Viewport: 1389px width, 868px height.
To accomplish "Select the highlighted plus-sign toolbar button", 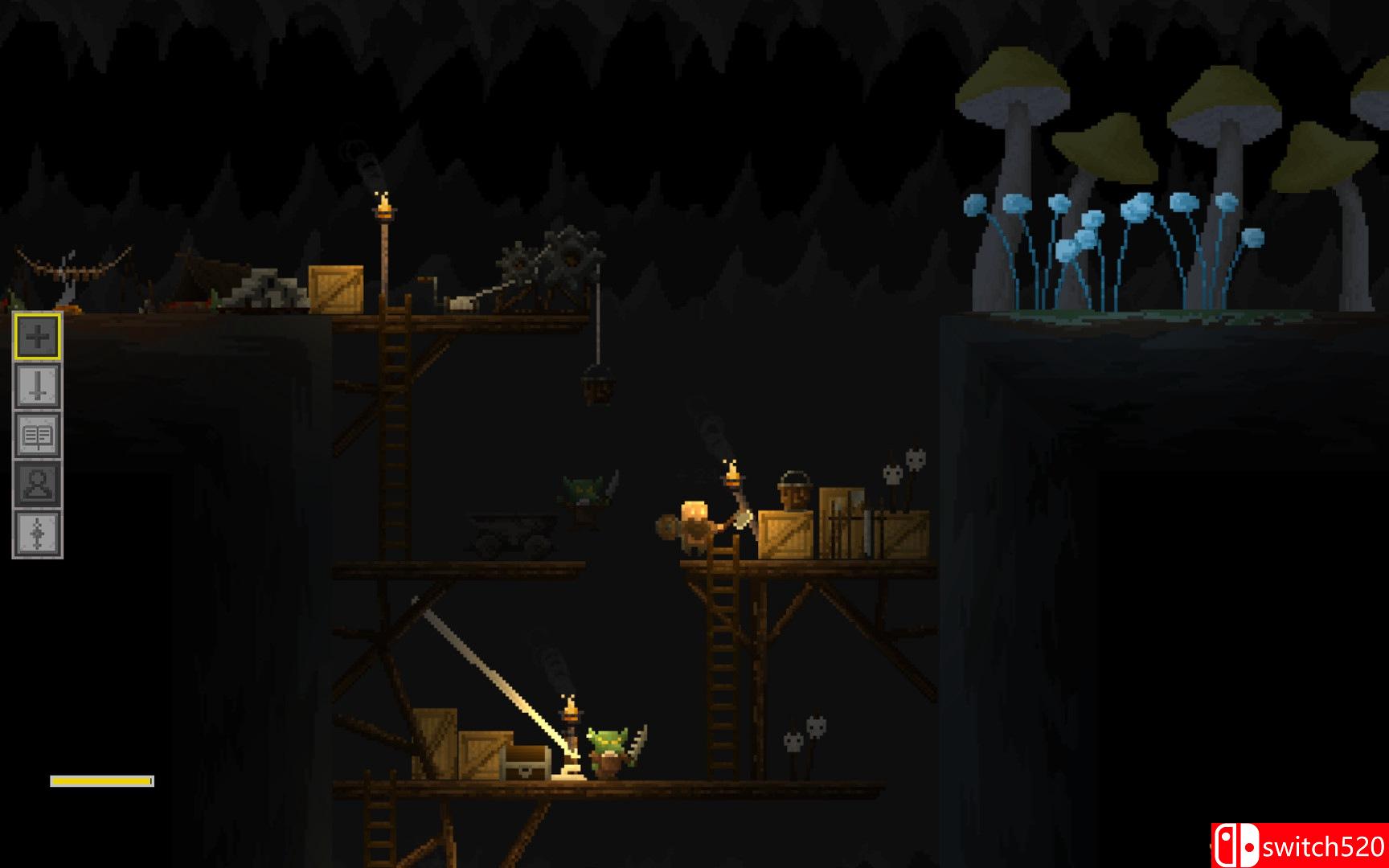I will click(x=37, y=337).
